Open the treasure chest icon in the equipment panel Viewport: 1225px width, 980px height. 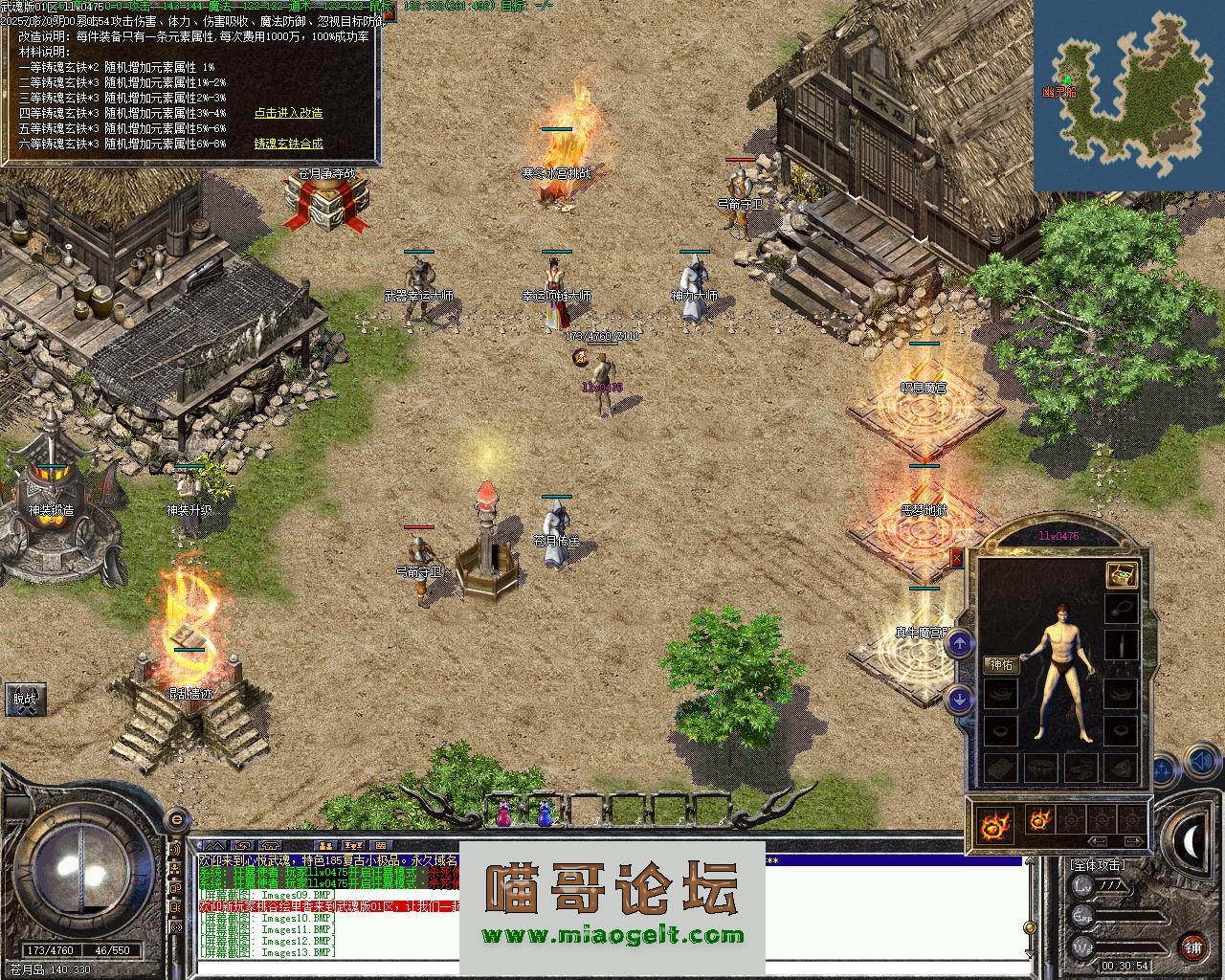point(1122,573)
